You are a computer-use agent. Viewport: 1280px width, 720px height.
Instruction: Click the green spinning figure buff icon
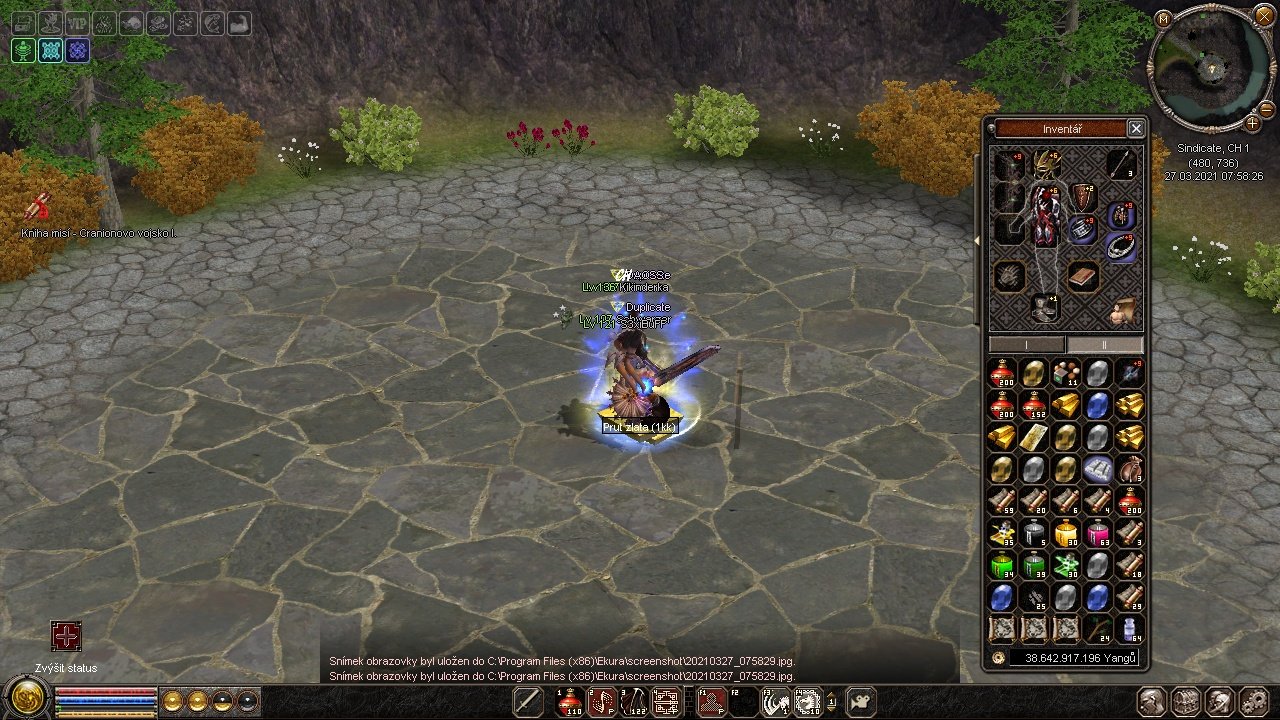[x=24, y=51]
